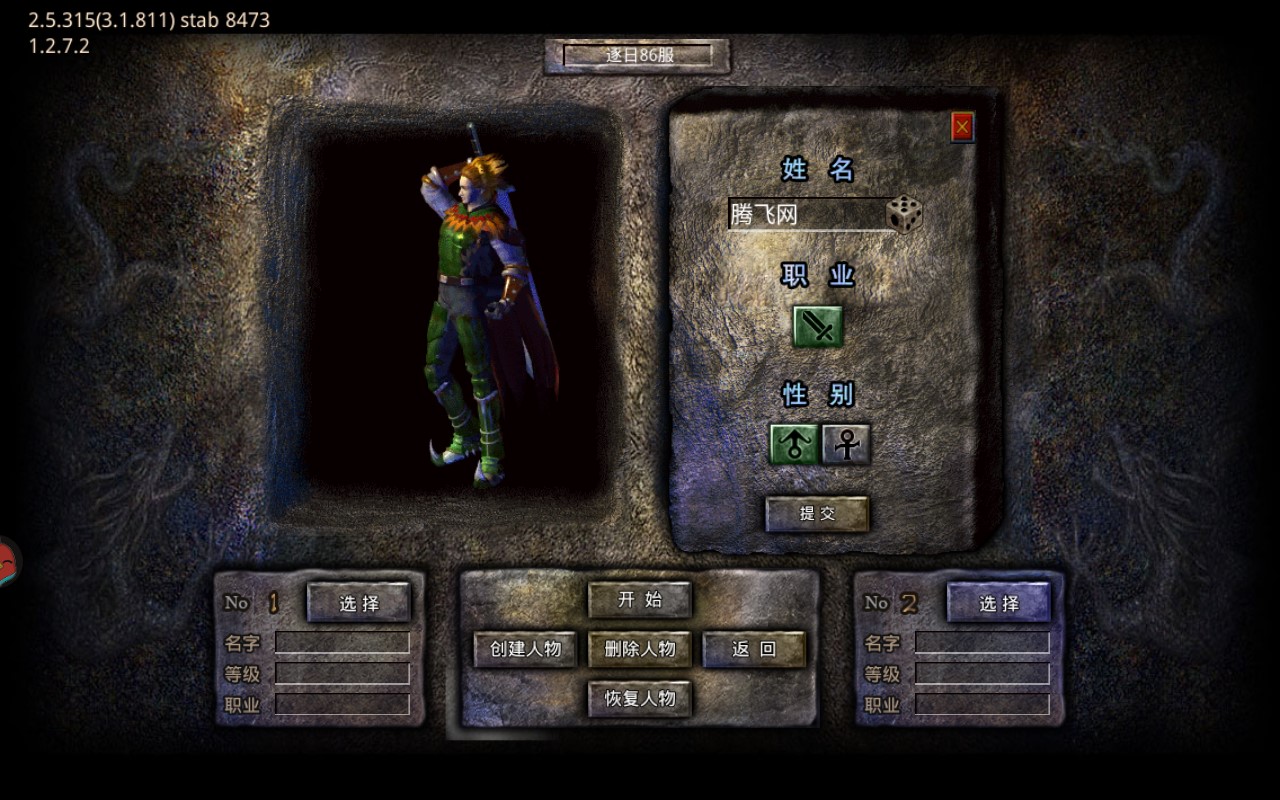Viewport: 1280px width, 800px height.
Task: Choose the female gender symbol
Action: click(846, 444)
